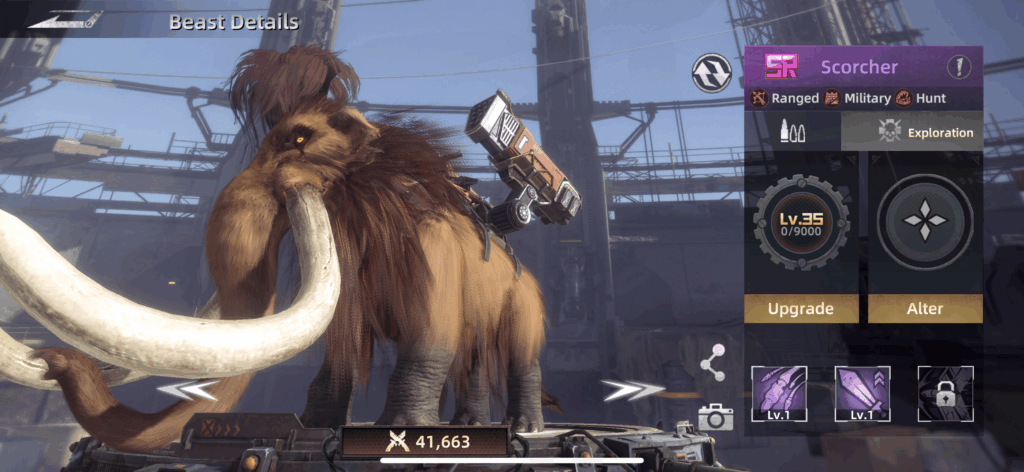Select the Lv.35 gear level dial

pyautogui.click(x=800, y=222)
